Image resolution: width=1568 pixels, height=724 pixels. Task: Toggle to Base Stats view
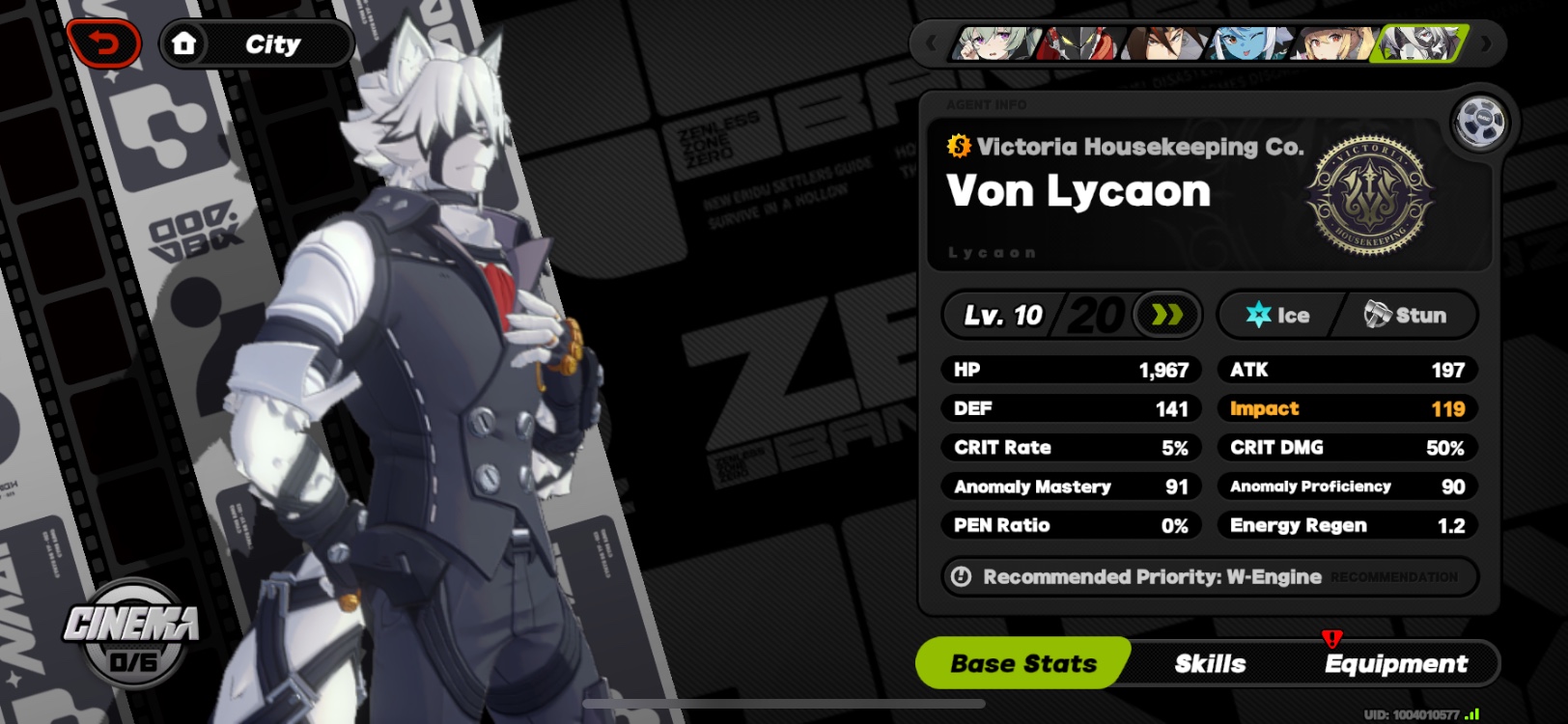click(1022, 663)
